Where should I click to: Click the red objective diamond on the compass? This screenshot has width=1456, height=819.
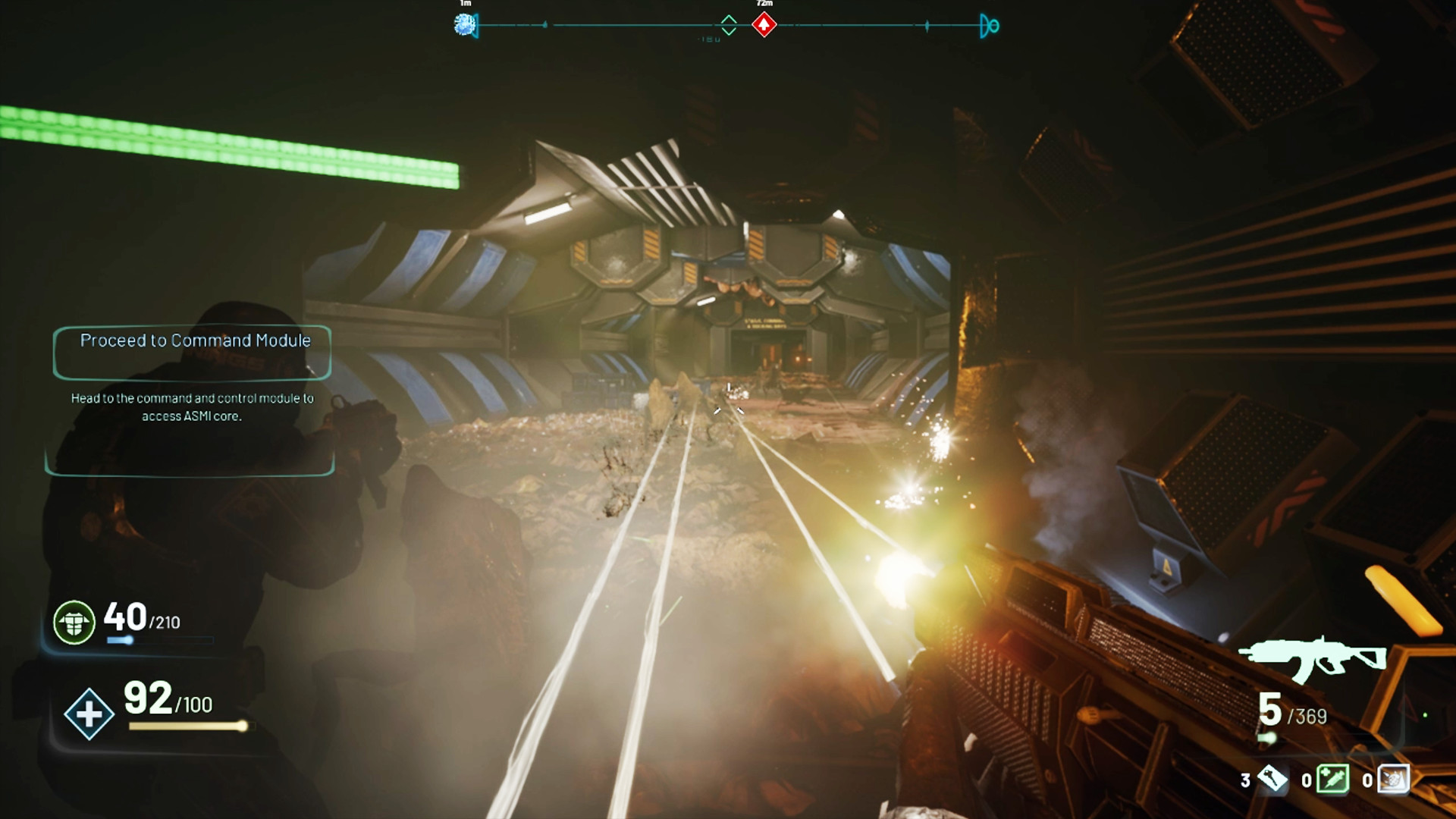[763, 24]
